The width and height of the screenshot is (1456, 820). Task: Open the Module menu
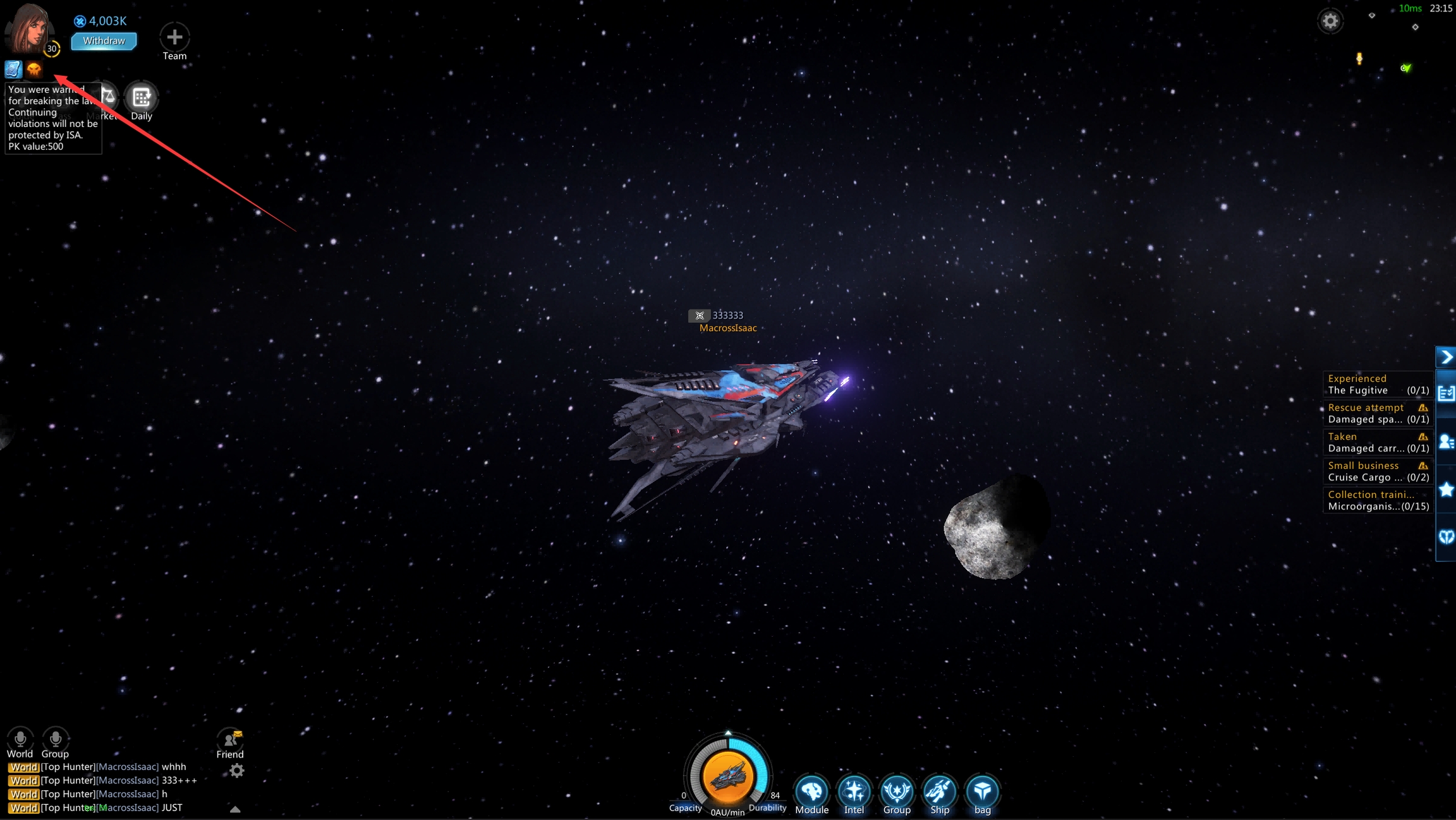click(811, 791)
